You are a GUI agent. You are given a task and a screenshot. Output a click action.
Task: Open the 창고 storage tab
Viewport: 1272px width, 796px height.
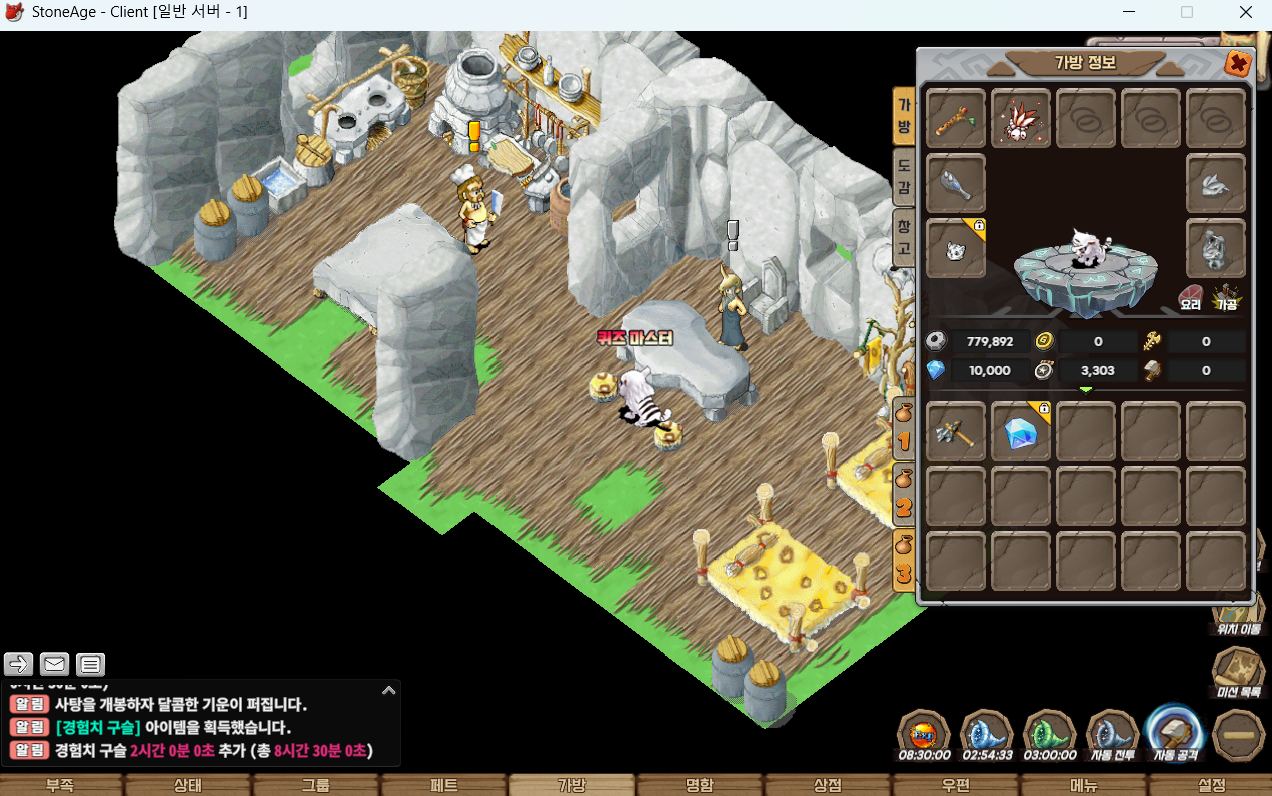click(x=903, y=237)
